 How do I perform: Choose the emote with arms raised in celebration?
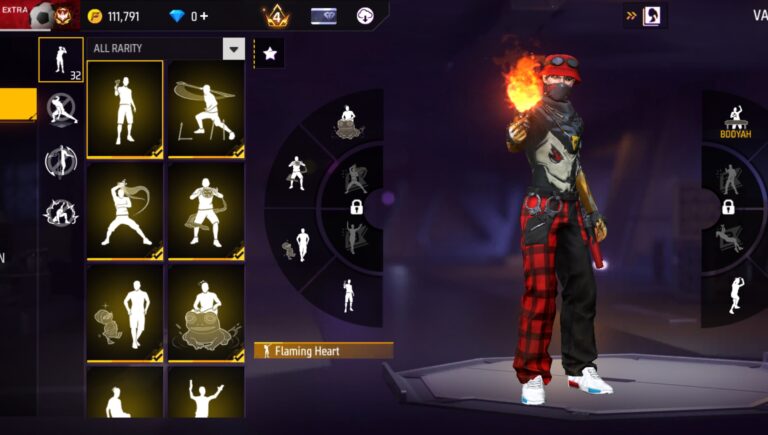pyautogui.click(x=206, y=393)
